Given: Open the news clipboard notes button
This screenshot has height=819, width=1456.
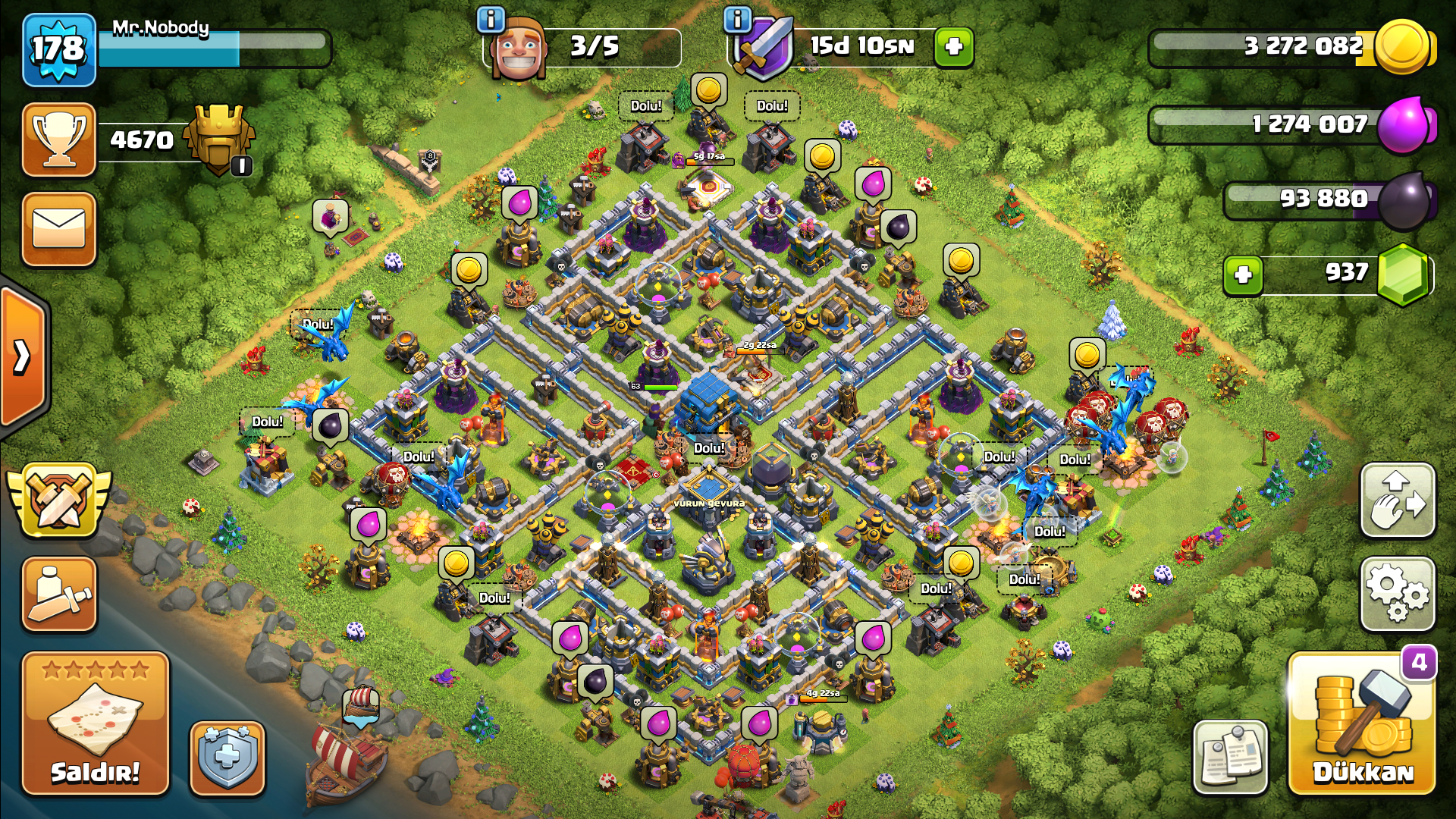Looking at the screenshot, I should [1230, 758].
